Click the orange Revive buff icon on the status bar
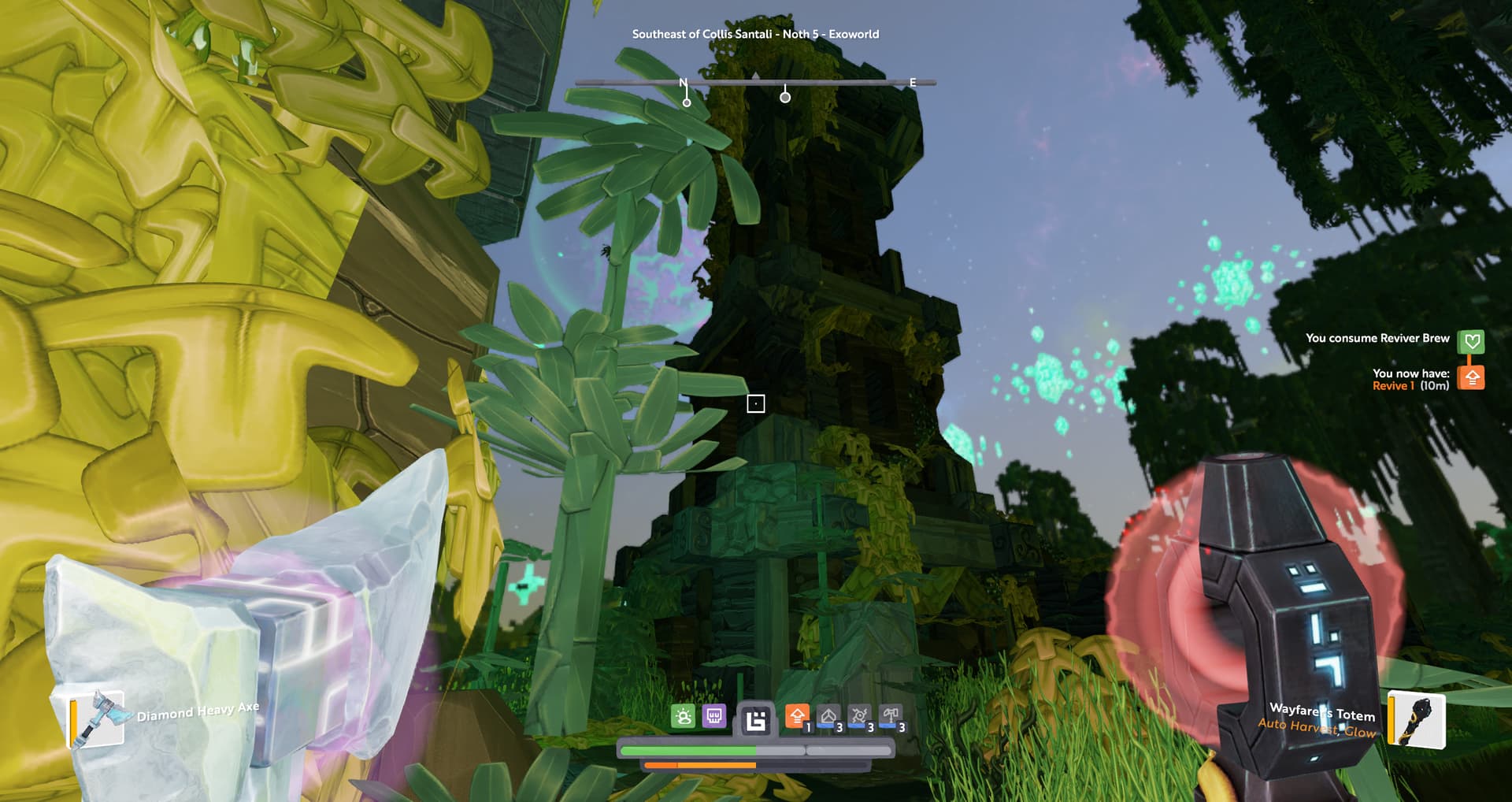The width and height of the screenshot is (1512, 802). [x=797, y=716]
